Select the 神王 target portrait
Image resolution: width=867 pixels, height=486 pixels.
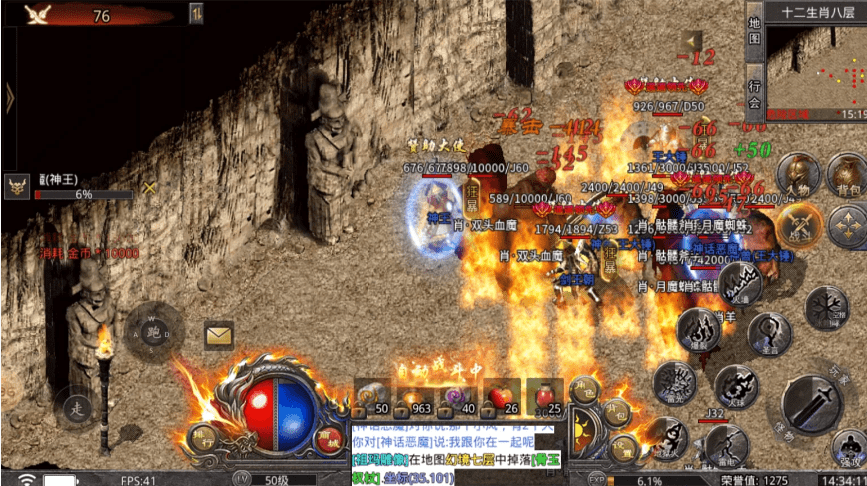17,186
